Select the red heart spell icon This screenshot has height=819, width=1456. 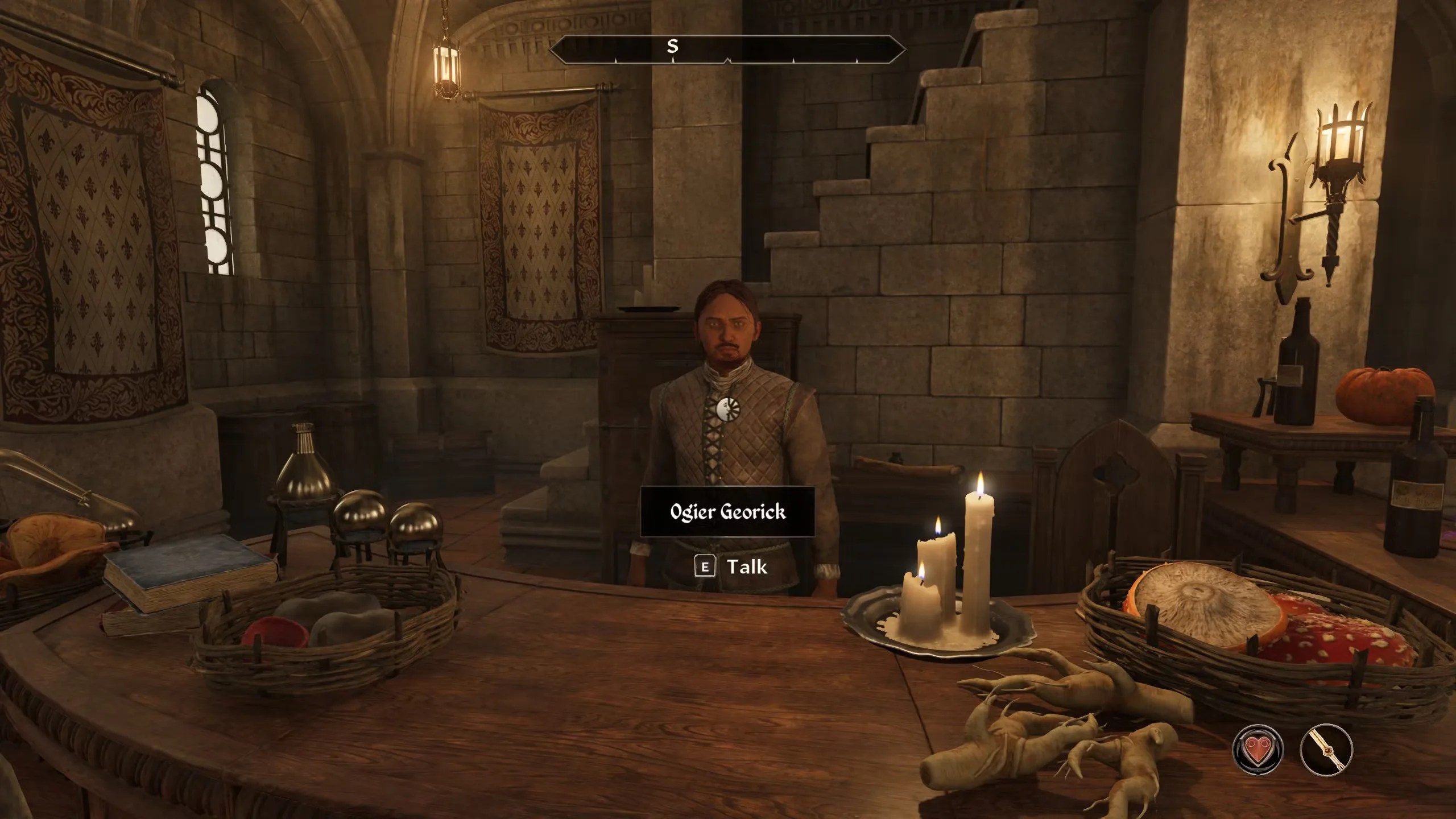pos(1258,750)
